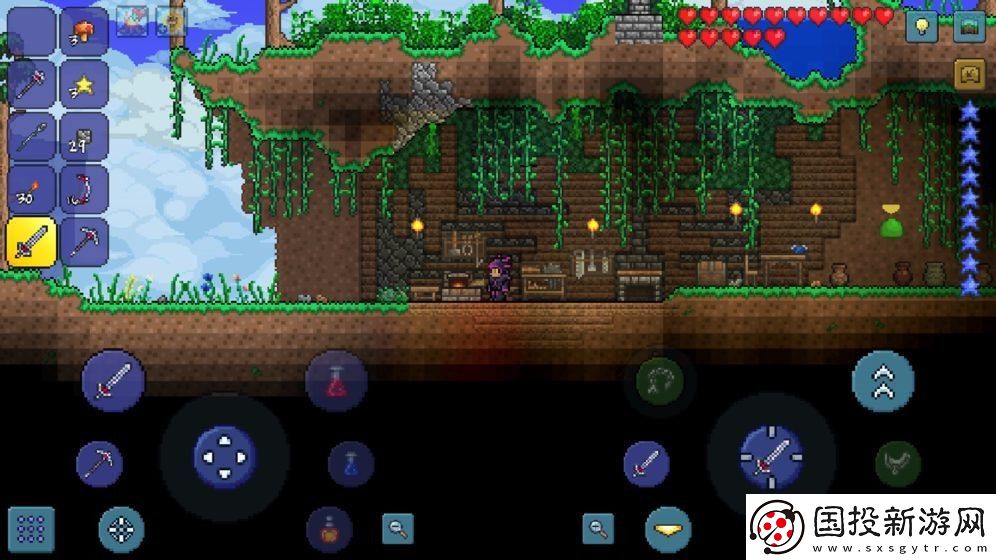Tap the double-arrow jump button
996x560 pixels.
(882, 382)
